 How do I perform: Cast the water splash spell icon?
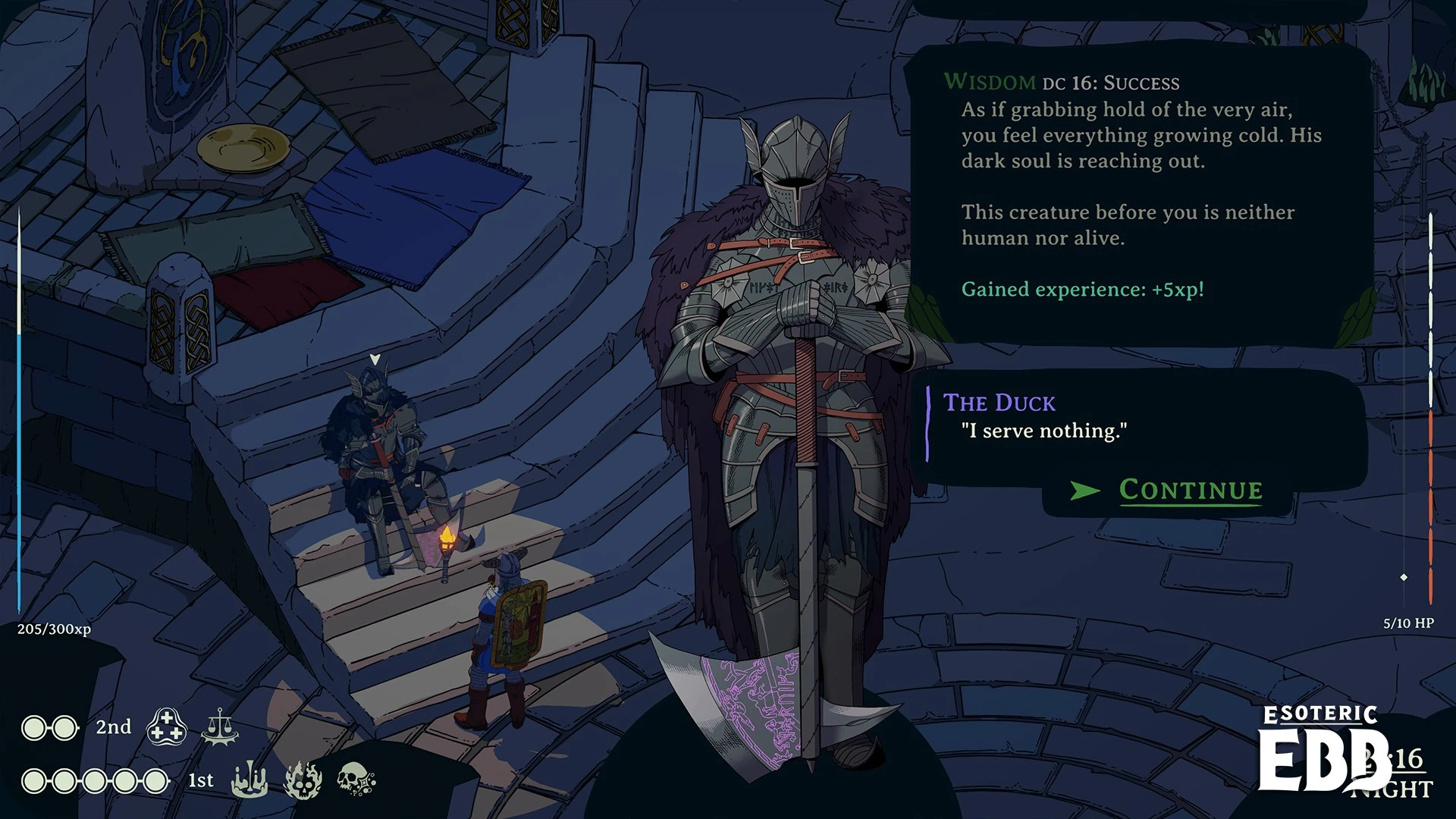coord(249,780)
